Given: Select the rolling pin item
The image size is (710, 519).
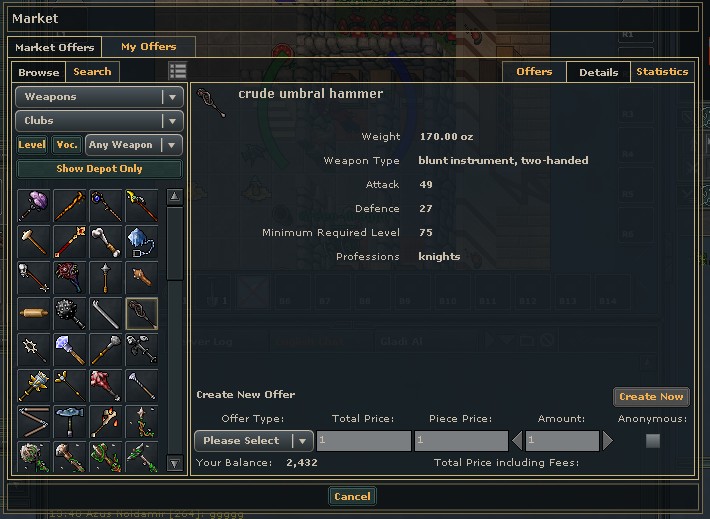Looking at the screenshot, I should pyautogui.click(x=33, y=313).
